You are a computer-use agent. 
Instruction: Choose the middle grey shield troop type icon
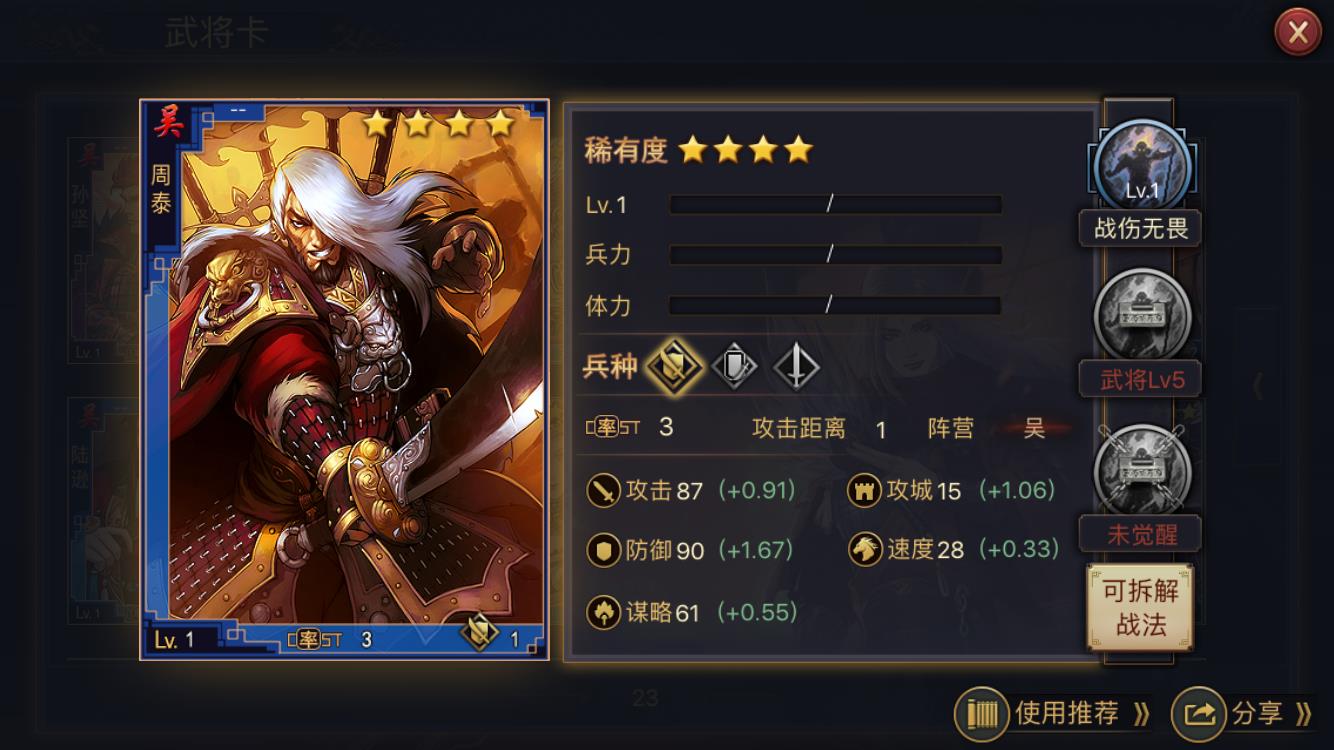tap(733, 366)
